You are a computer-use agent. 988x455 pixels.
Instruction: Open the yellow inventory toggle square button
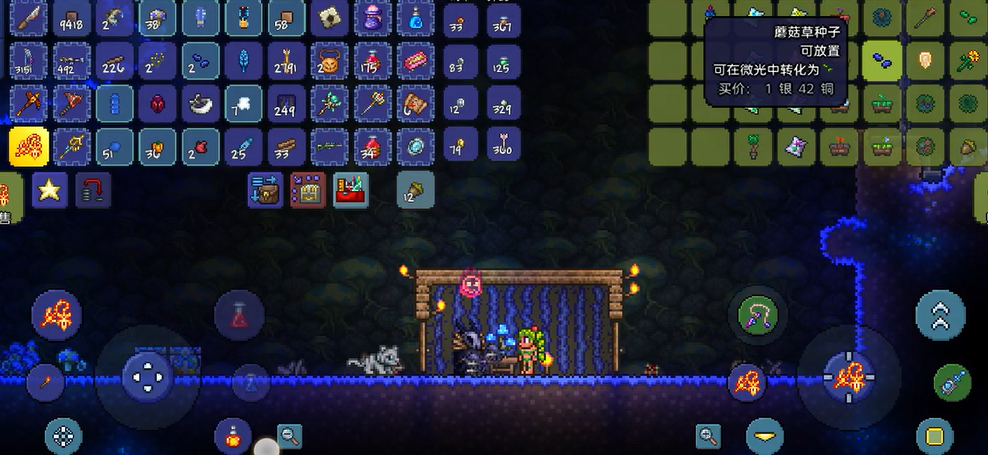(x=934, y=436)
